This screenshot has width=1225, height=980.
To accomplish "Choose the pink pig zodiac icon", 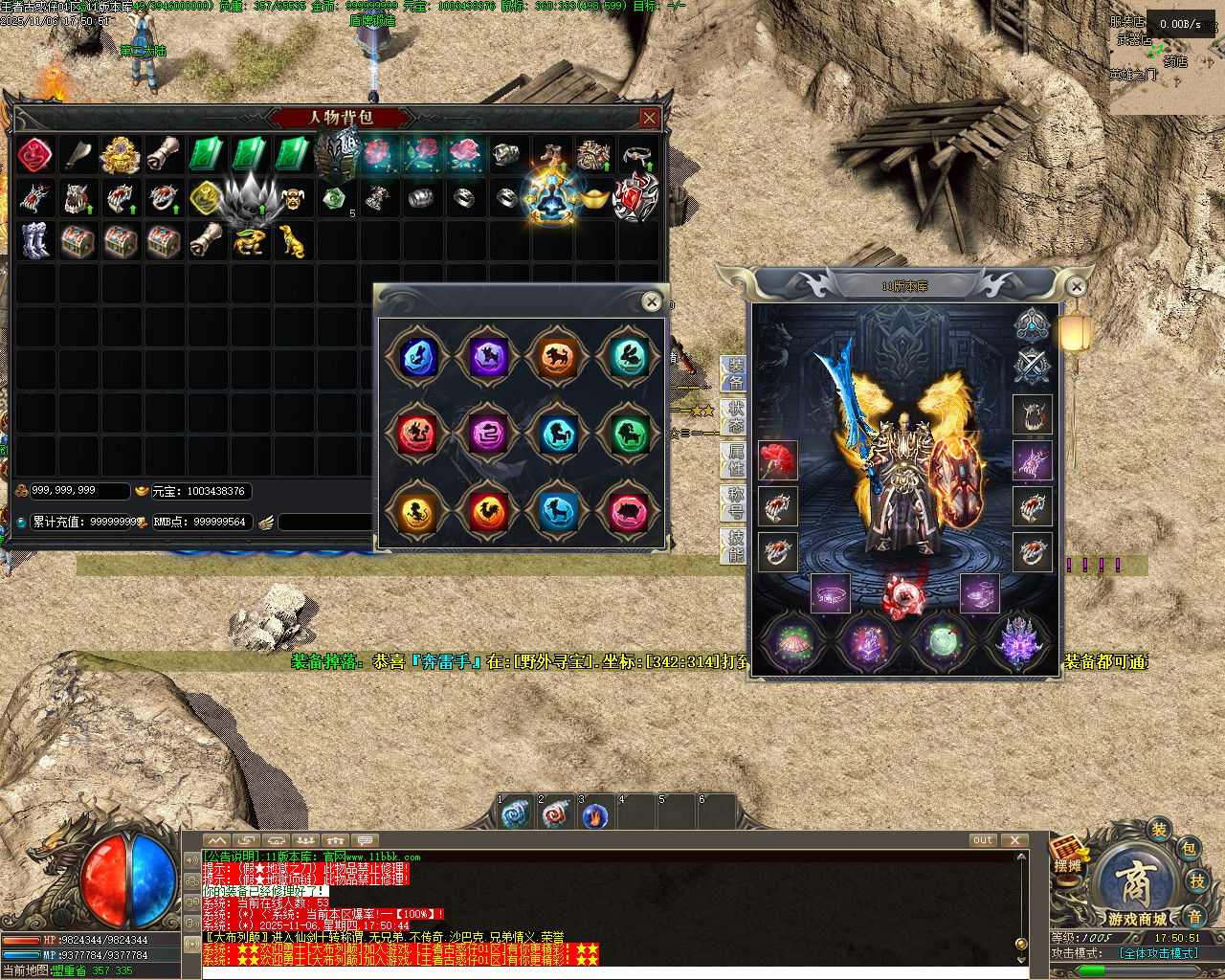I will (x=629, y=512).
